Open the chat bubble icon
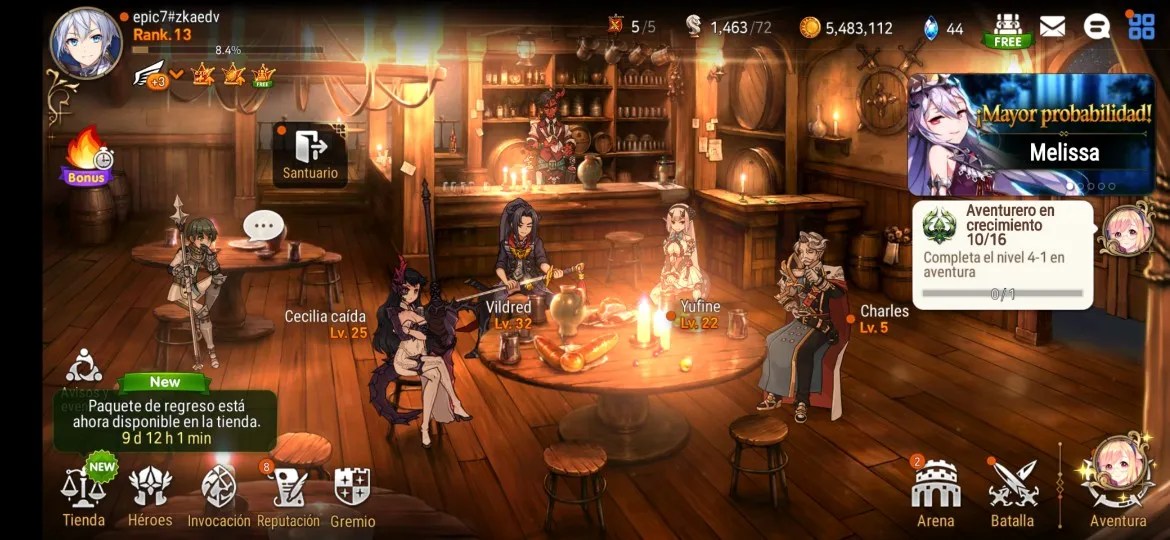This screenshot has width=1170, height=540. coord(1096,27)
